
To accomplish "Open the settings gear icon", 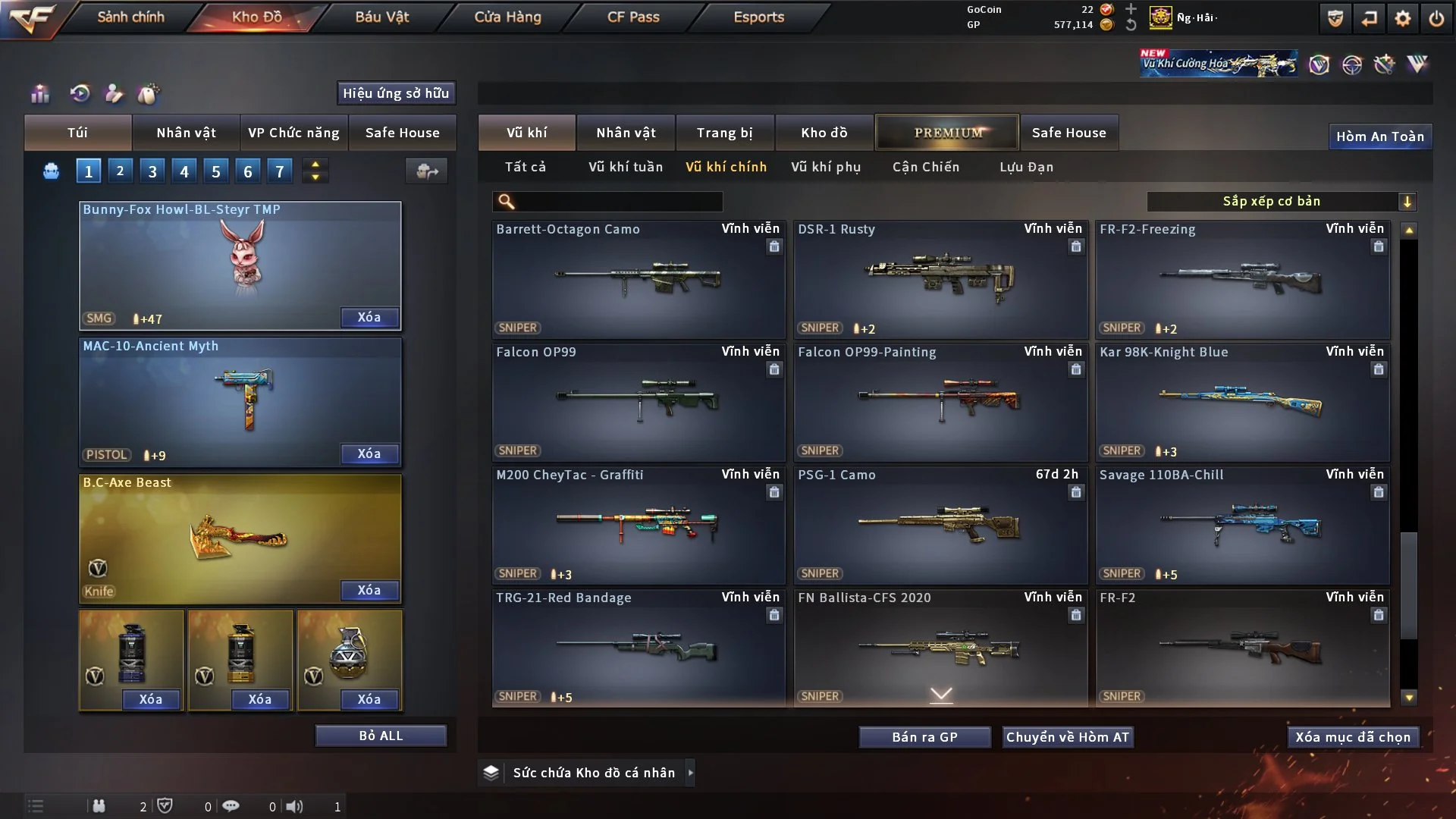I will (x=1402, y=18).
